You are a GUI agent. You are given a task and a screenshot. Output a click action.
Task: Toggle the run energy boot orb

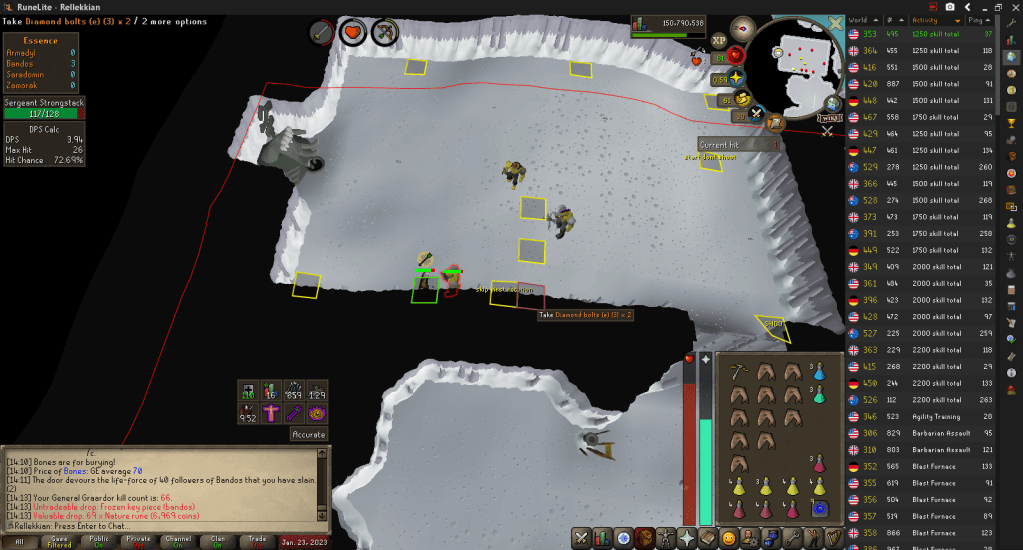coord(744,98)
